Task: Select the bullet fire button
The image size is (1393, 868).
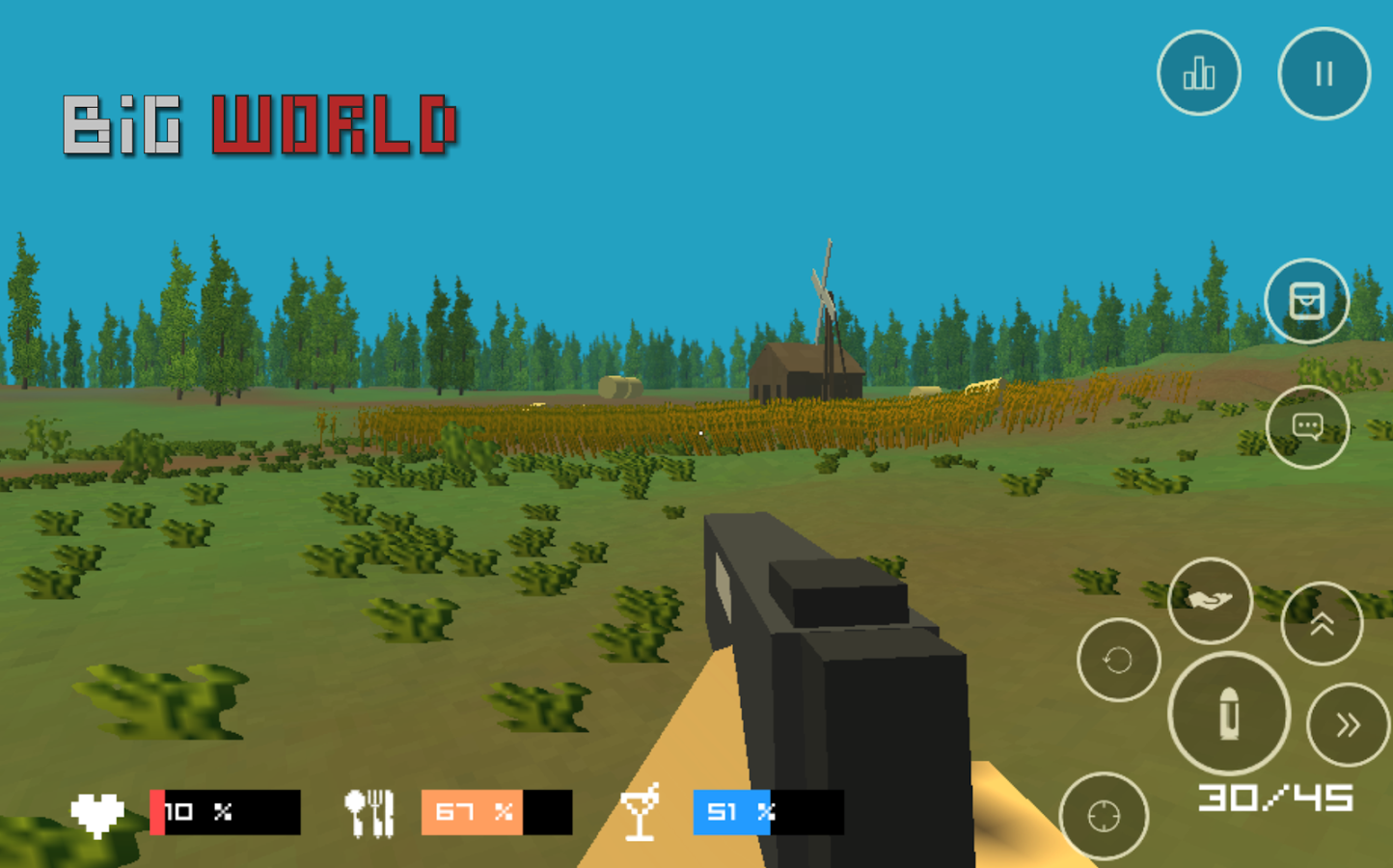Action: pyautogui.click(x=1227, y=714)
